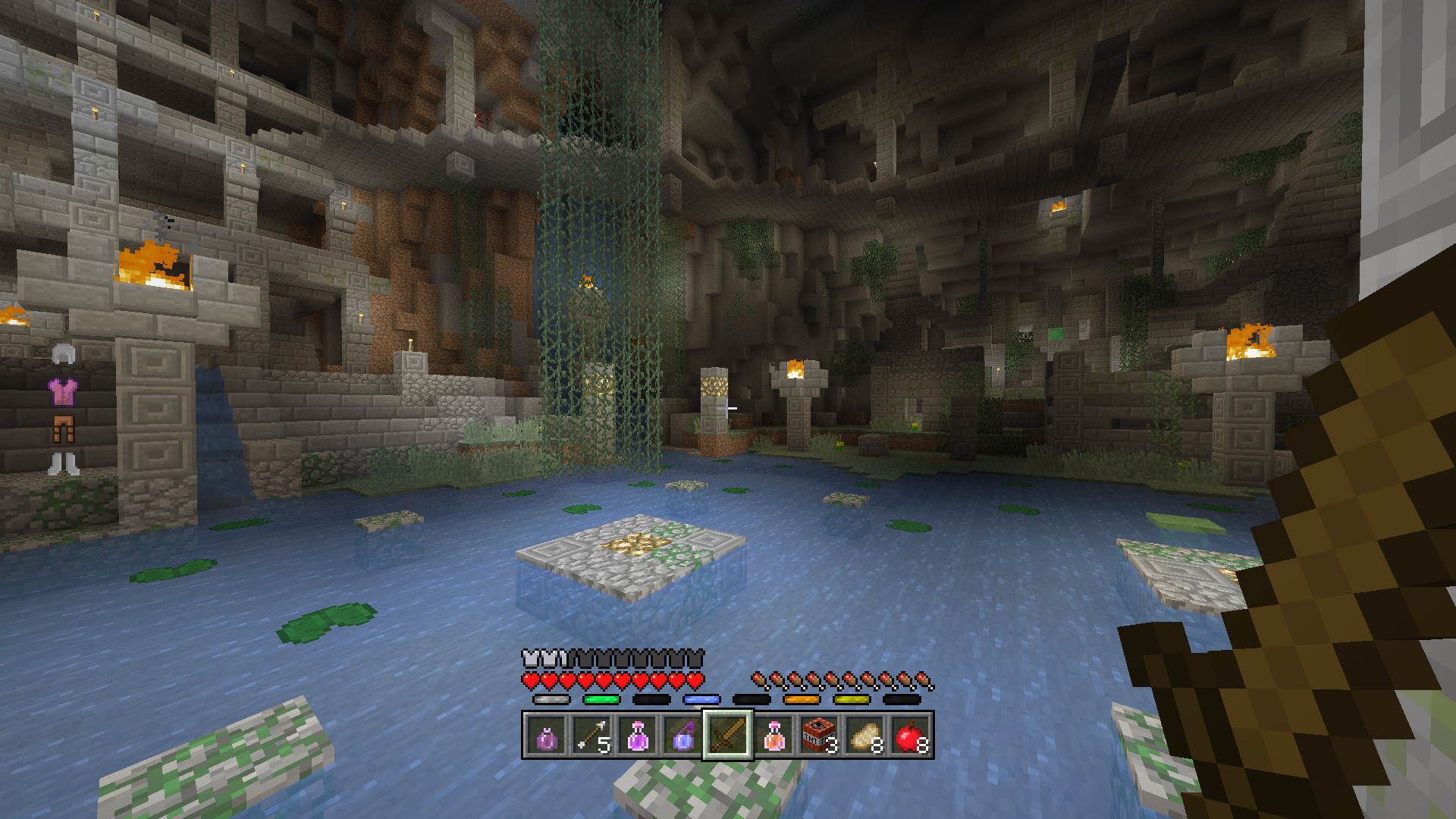Viewport: 1456px width, 819px height.
Task: Pick the orange potion bottle slot
Action: 773,736
